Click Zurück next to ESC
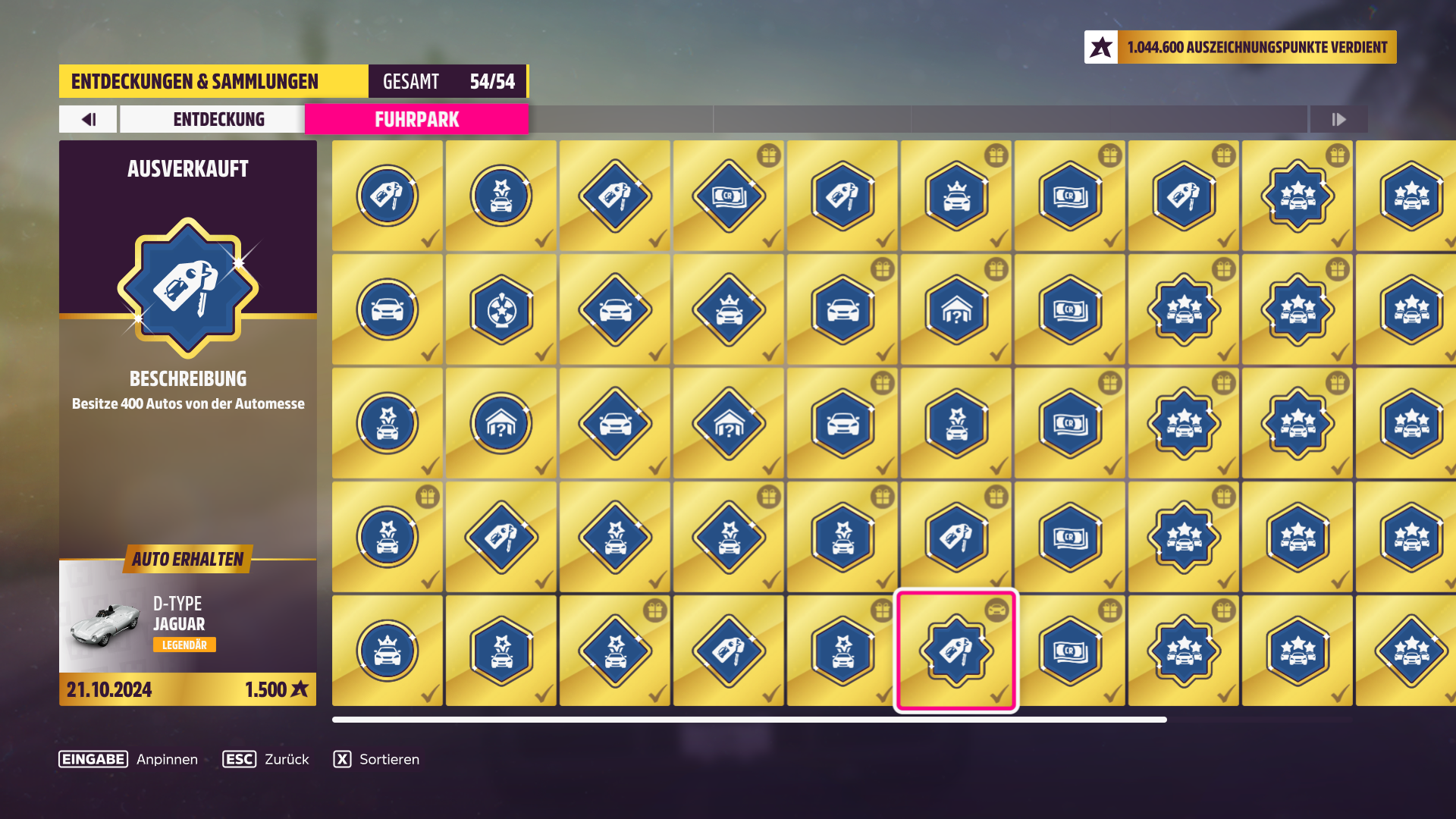Image resolution: width=1456 pixels, height=819 pixels. click(285, 759)
